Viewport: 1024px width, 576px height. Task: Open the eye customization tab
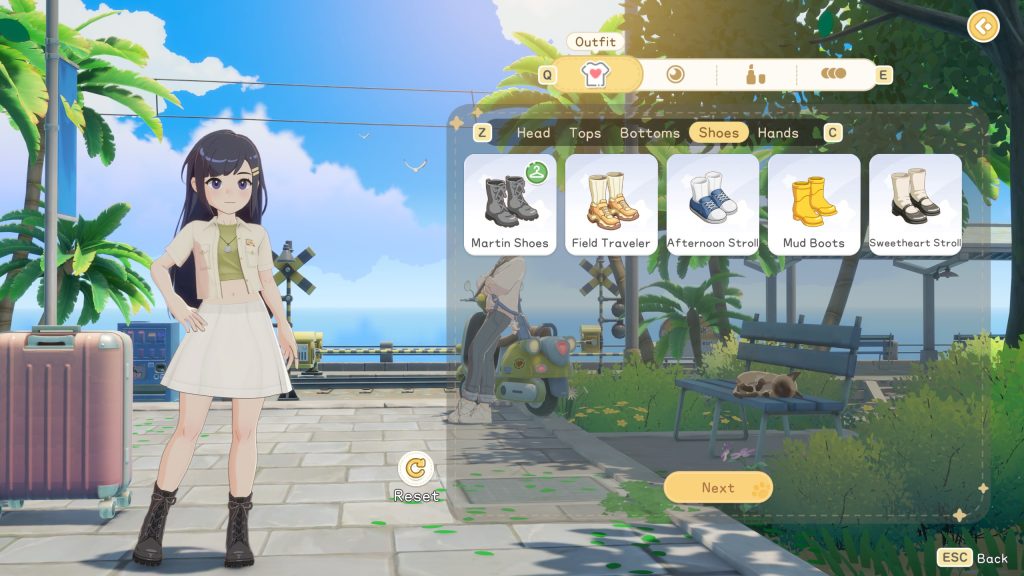[x=675, y=74]
